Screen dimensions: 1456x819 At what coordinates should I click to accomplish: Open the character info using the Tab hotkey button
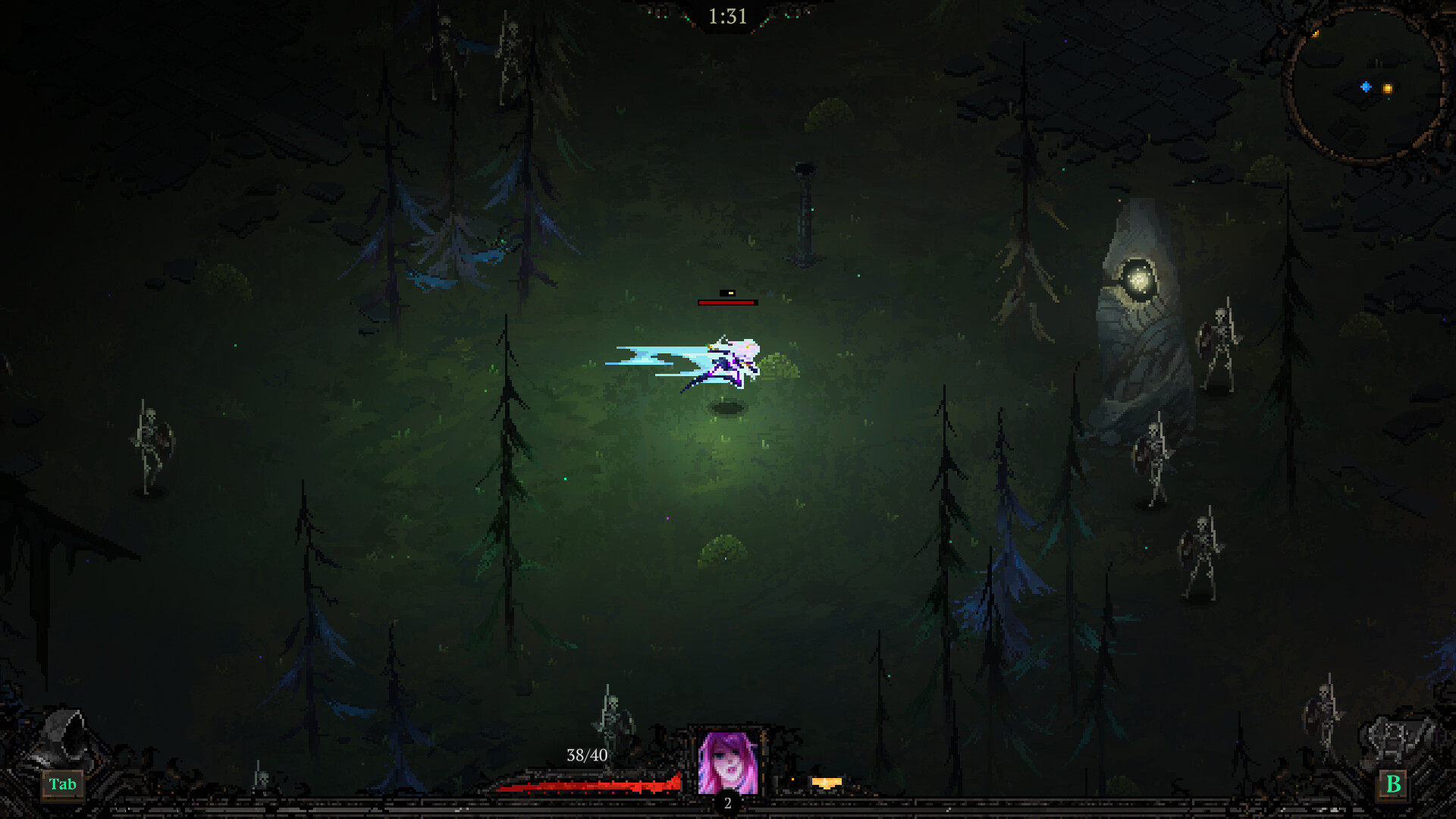pos(64,785)
